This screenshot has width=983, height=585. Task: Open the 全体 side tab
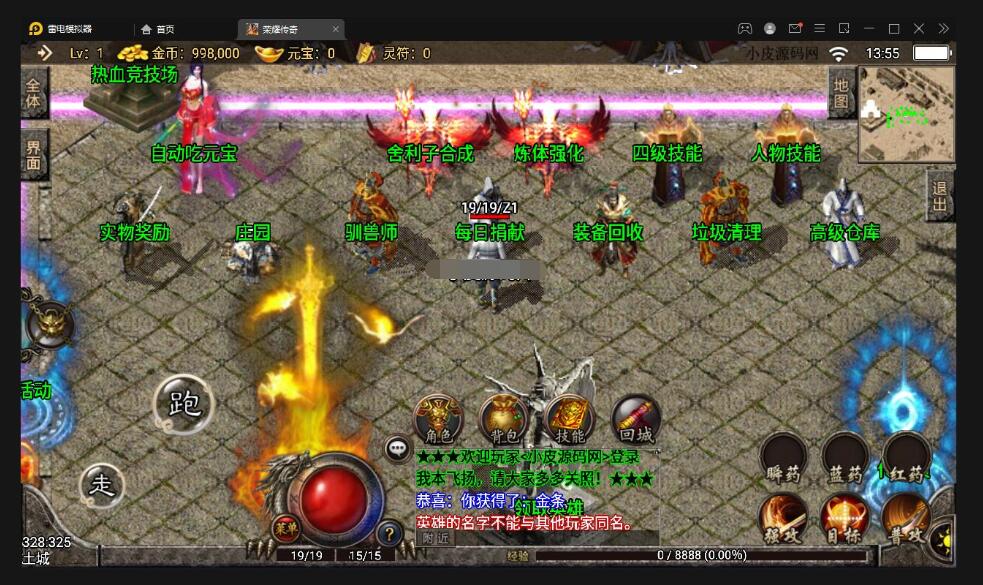(34, 94)
